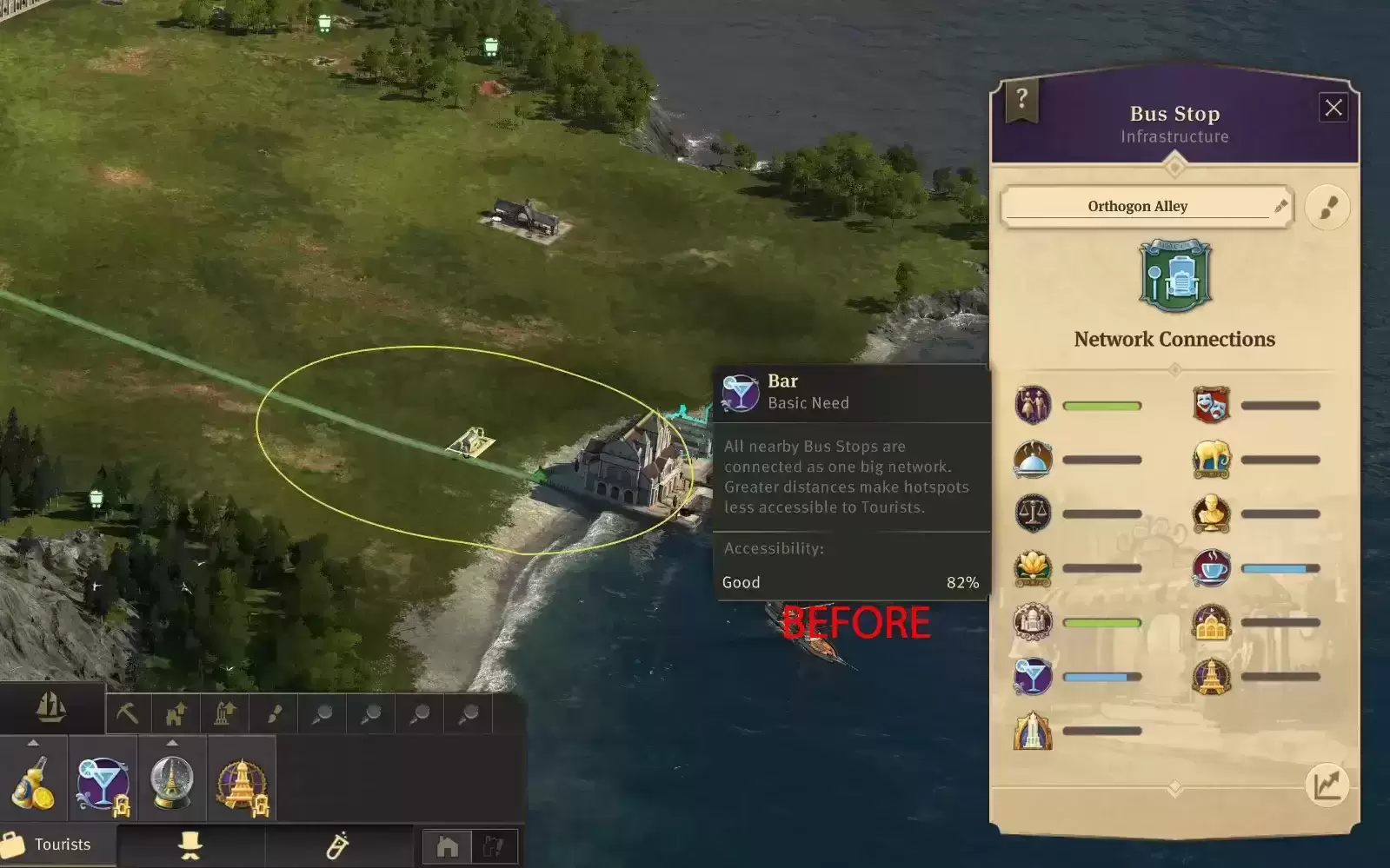Image resolution: width=1390 pixels, height=868 pixels.
Task: Click the elephant zoo connection icon
Action: coord(1211,460)
